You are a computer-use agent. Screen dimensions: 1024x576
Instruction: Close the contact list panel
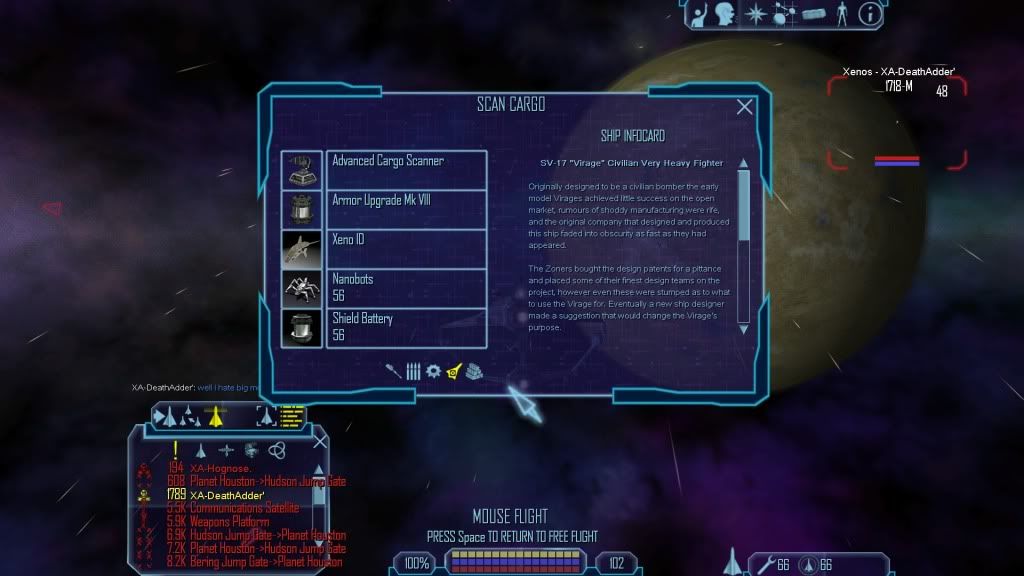(x=320, y=441)
